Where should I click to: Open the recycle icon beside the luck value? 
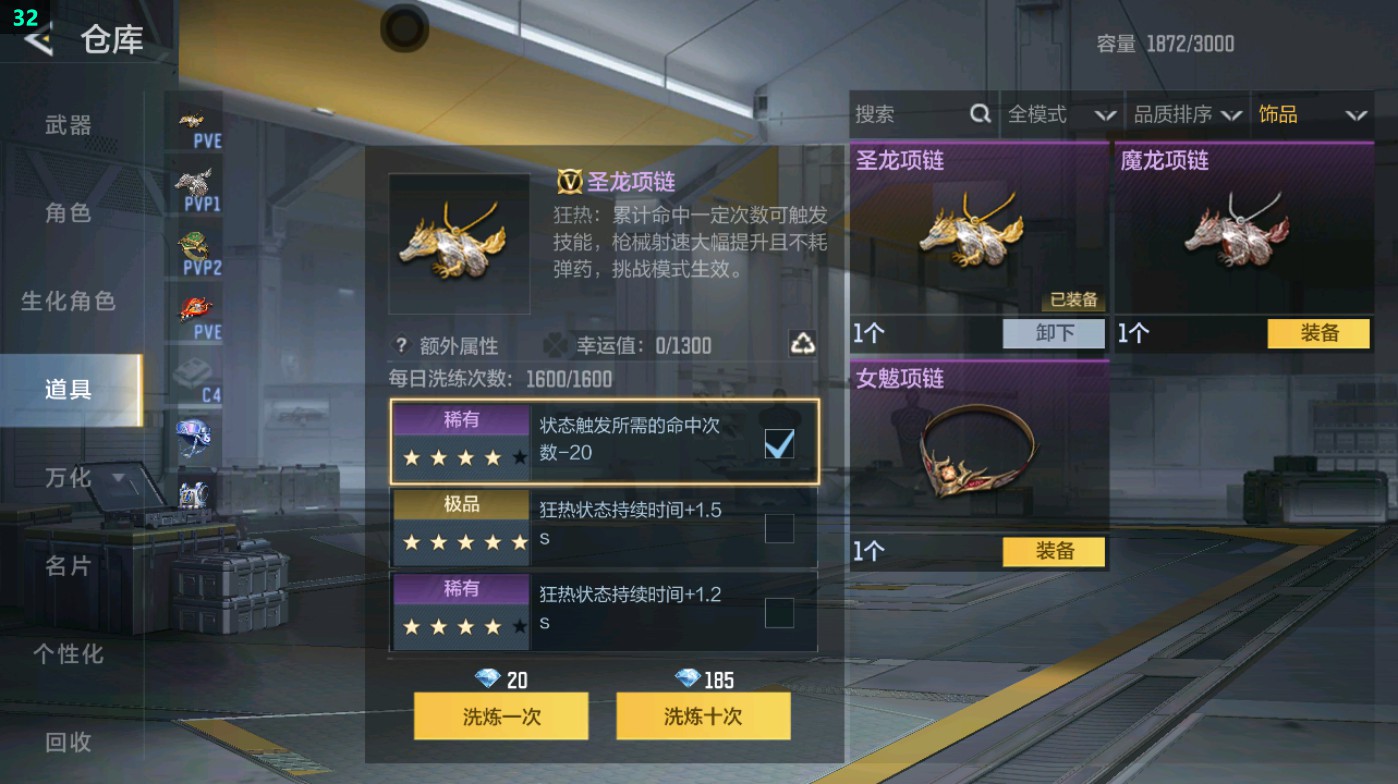point(804,346)
